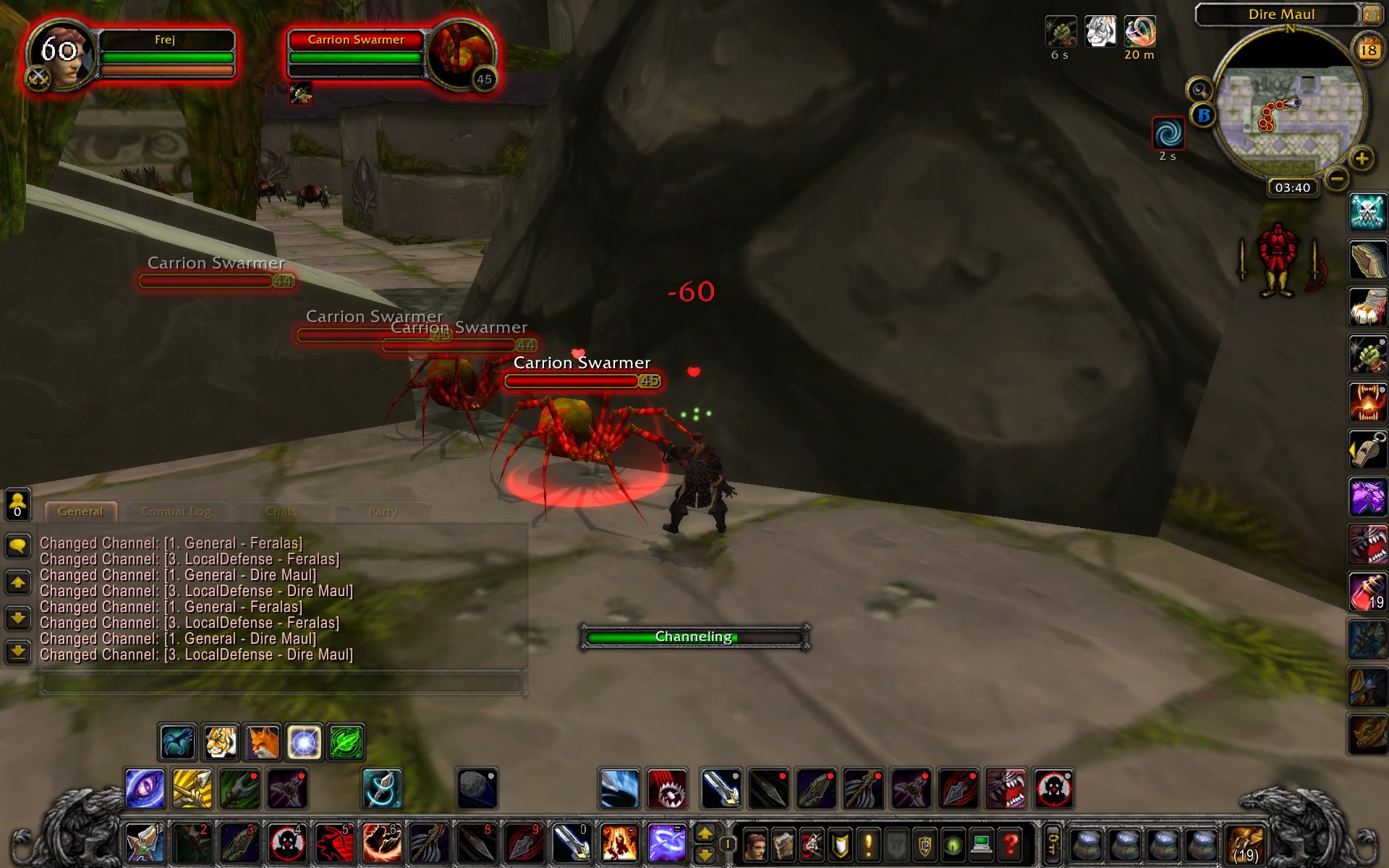Screen dimensions: 1389x868
Task: Switch to the Combat Log tab
Action: pos(177,511)
